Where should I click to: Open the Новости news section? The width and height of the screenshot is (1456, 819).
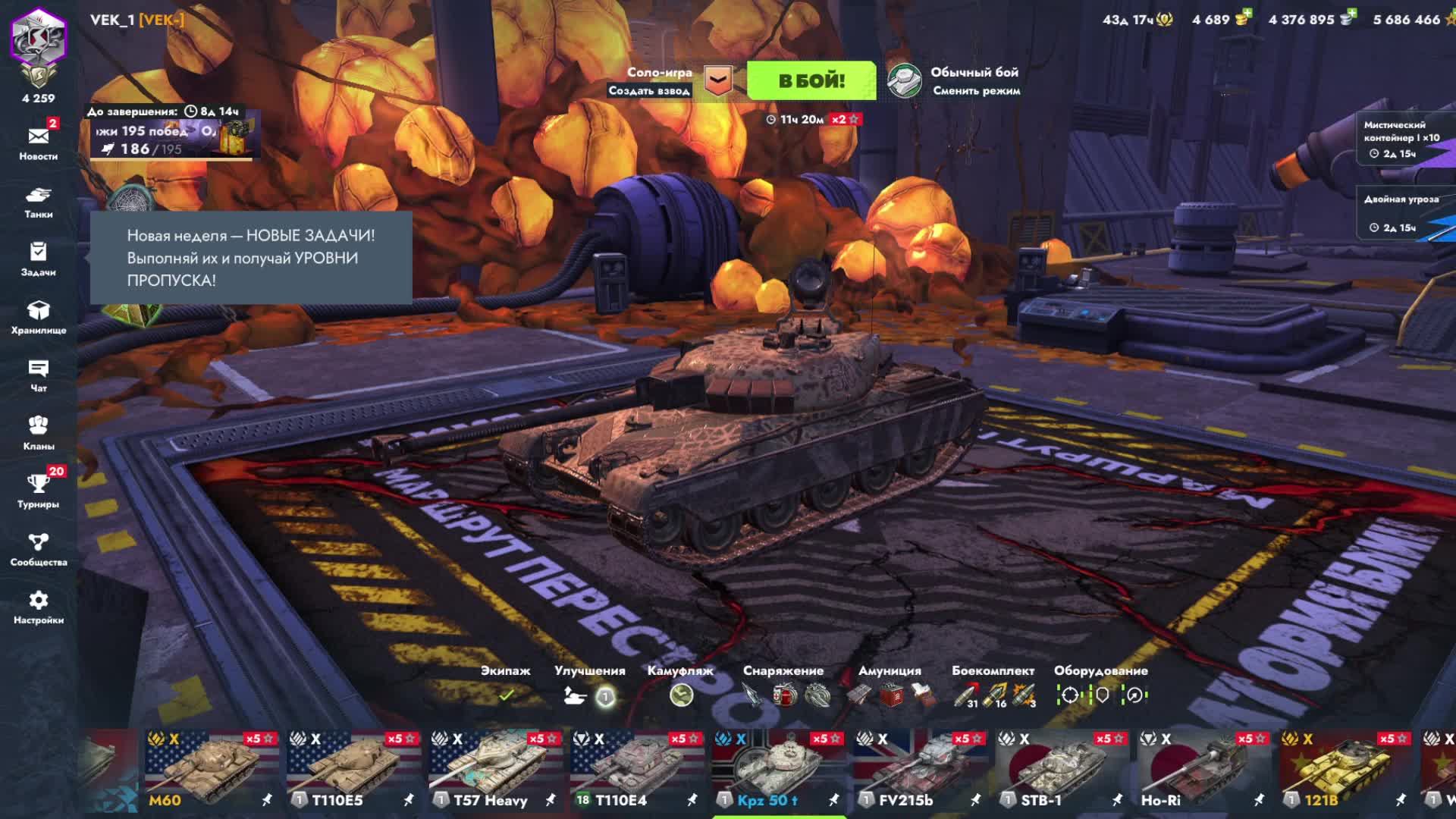pyautogui.click(x=39, y=143)
